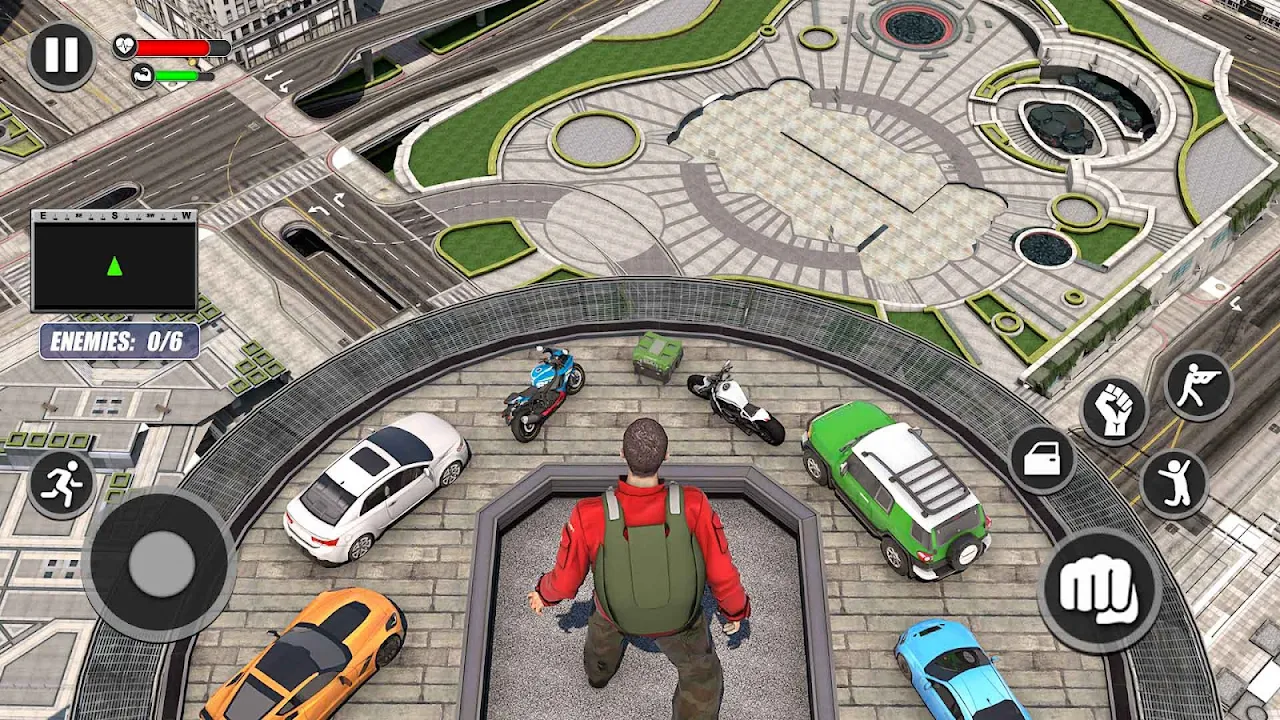Open the compass minimap

point(114,262)
